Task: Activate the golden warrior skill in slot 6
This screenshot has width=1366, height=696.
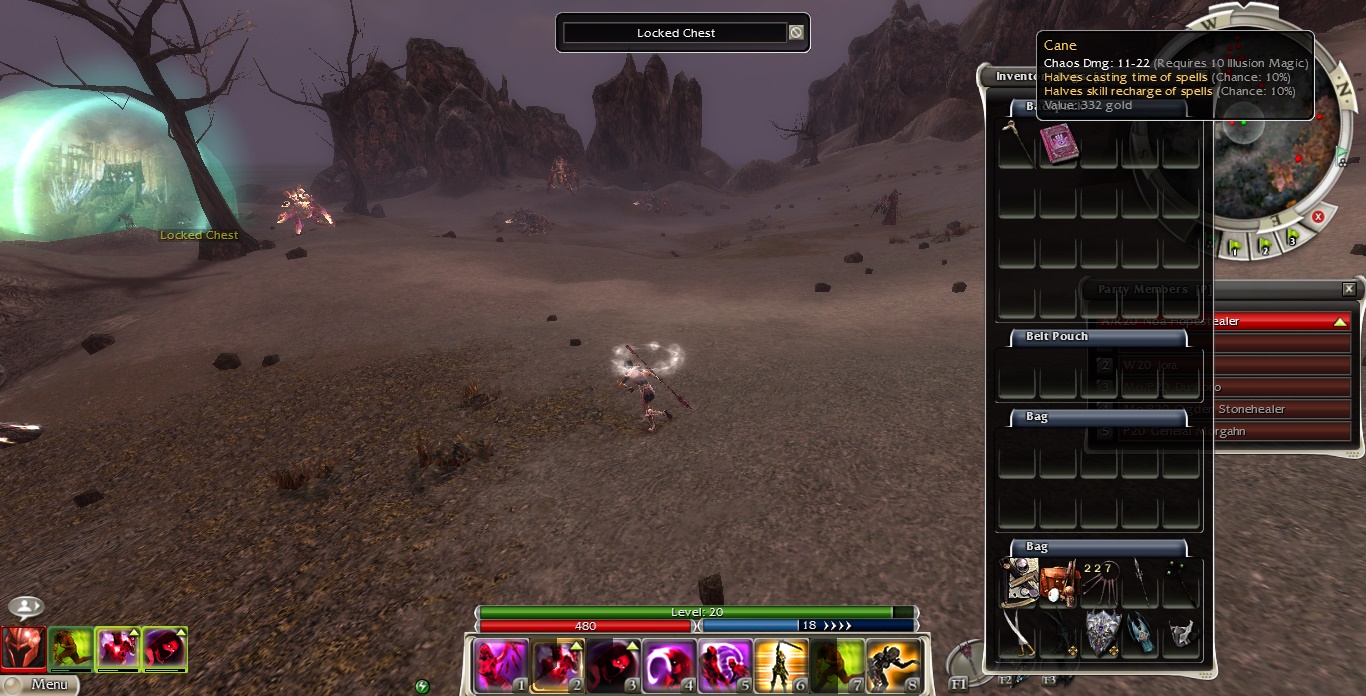Action: (x=781, y=665)
